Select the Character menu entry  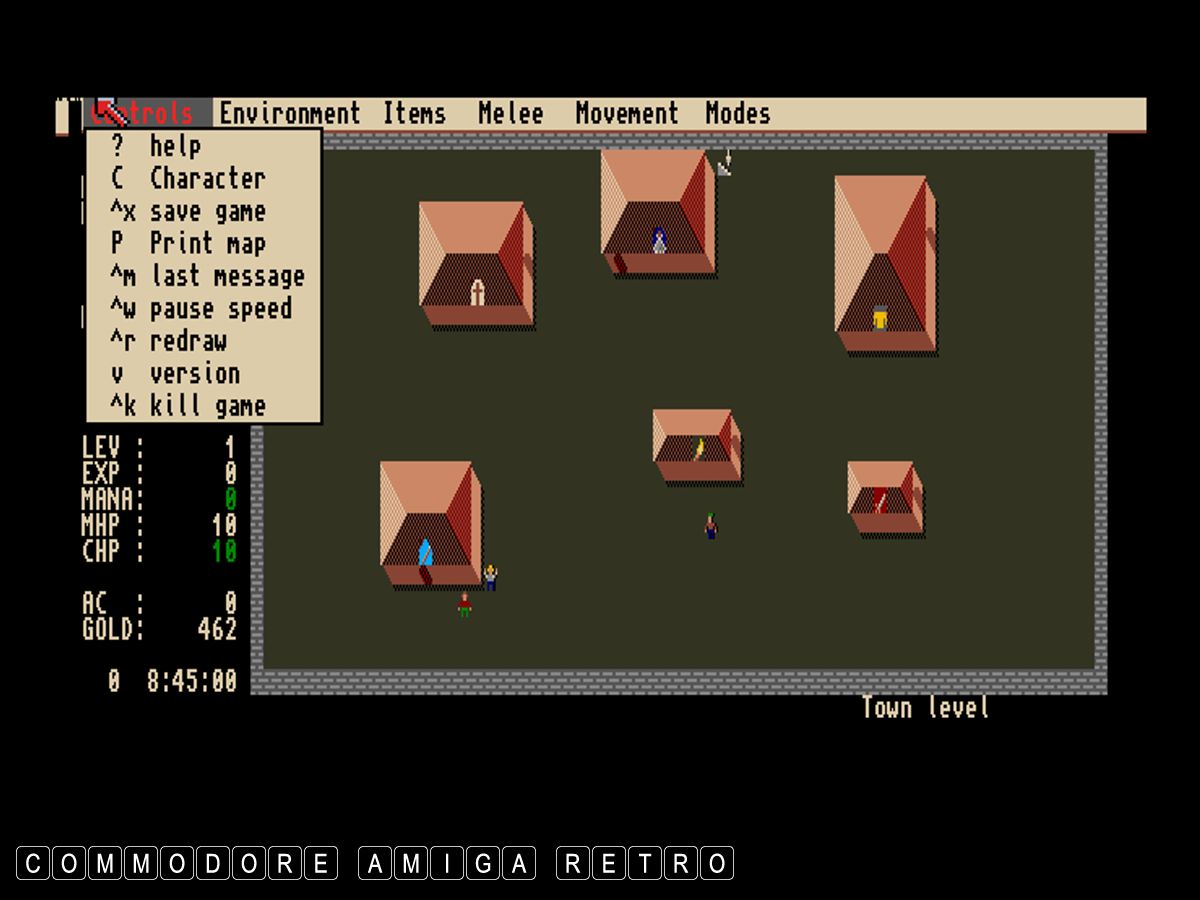pos(206,179)
